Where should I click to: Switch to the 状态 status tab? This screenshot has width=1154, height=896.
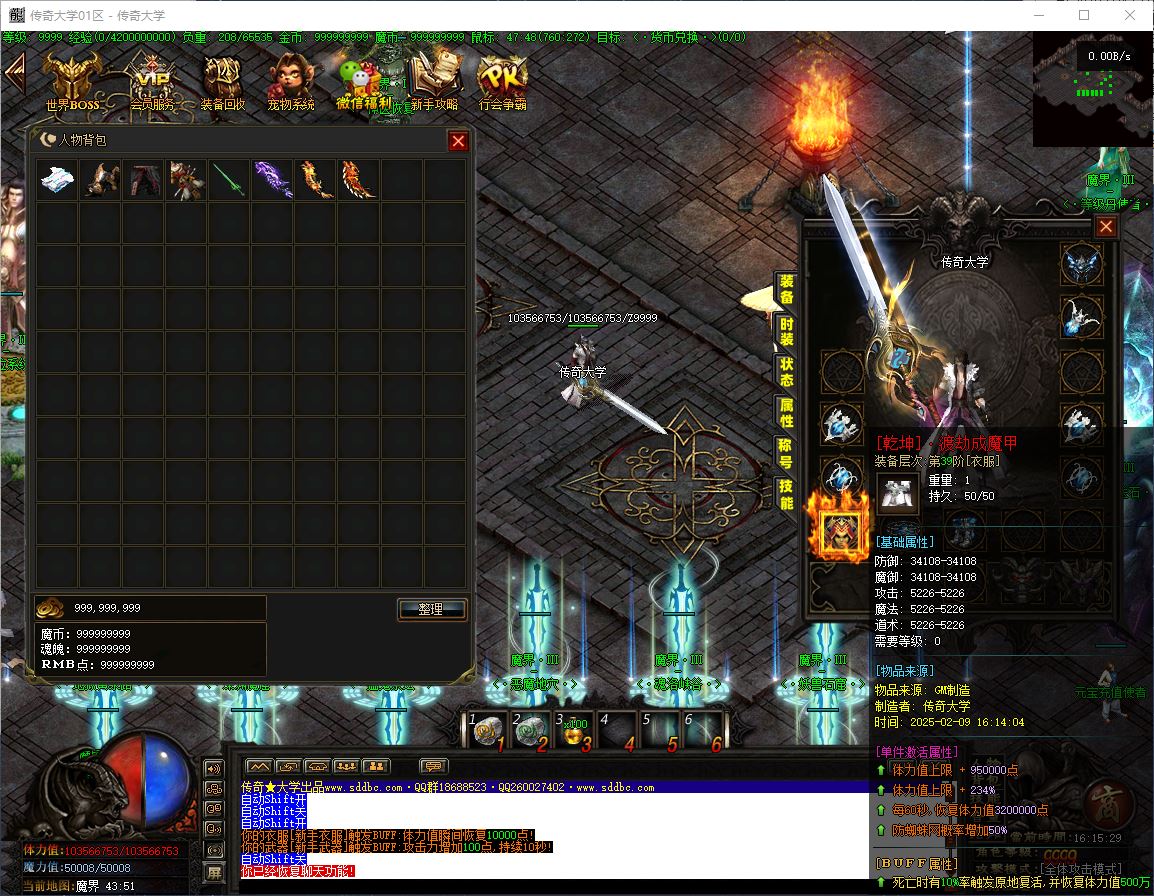click(786, 372)
